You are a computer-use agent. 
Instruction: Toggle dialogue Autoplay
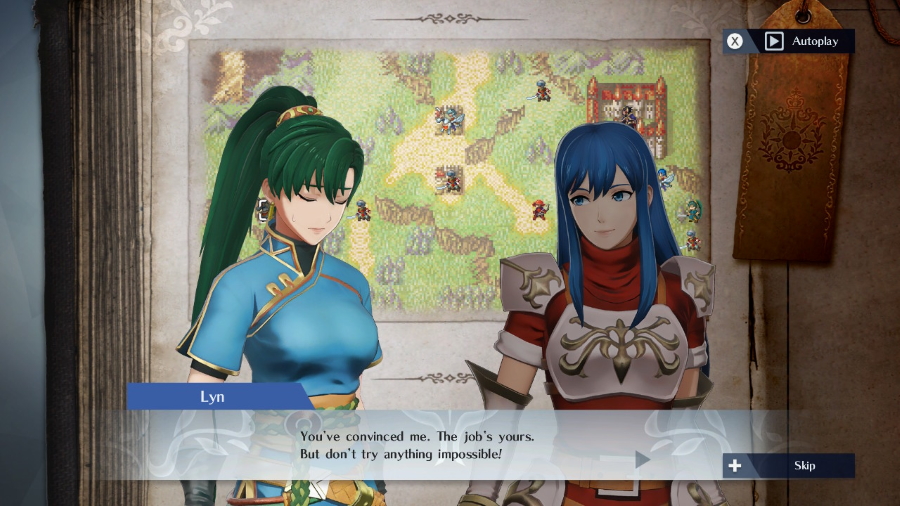coord(791,41)
